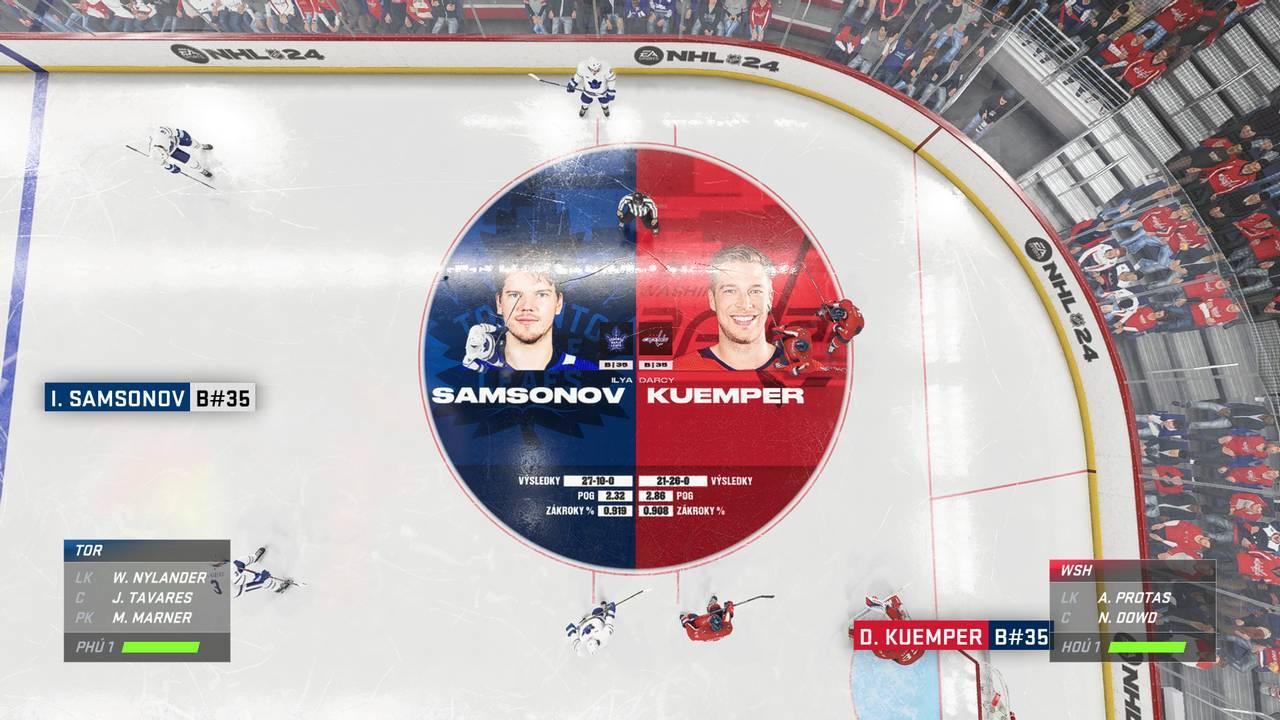Select W. Nylander in the TOR line panel

(159, 577)
